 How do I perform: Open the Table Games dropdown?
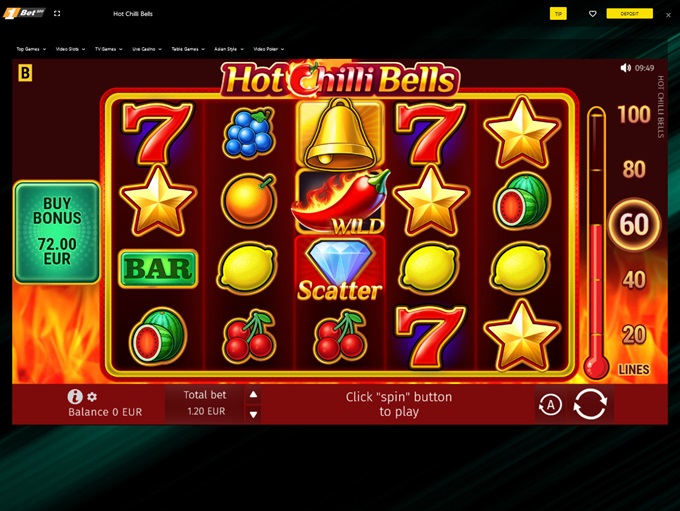pyautogui.click(x=188, y=49)
